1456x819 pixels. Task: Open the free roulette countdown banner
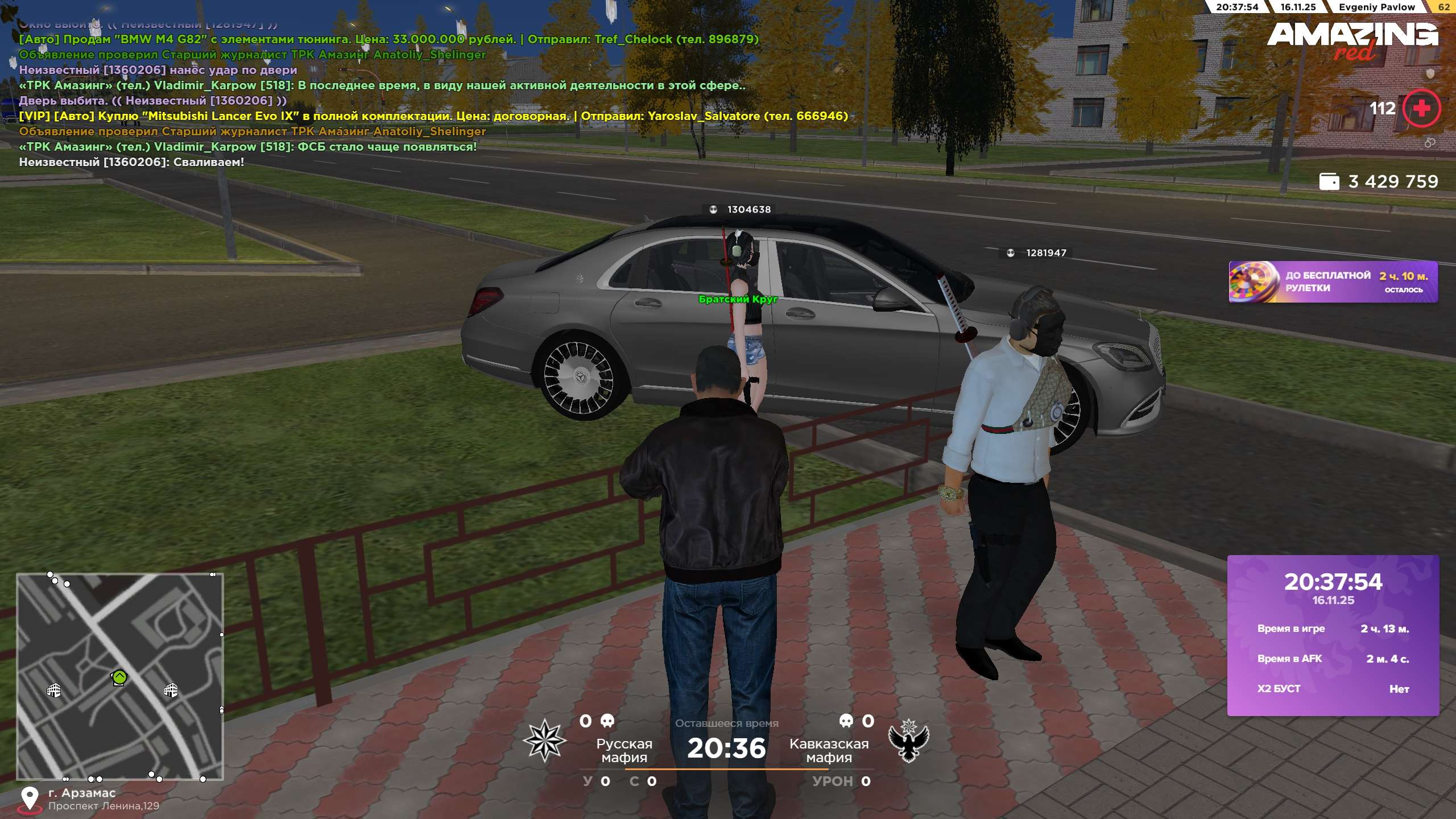click(1333, 282)
